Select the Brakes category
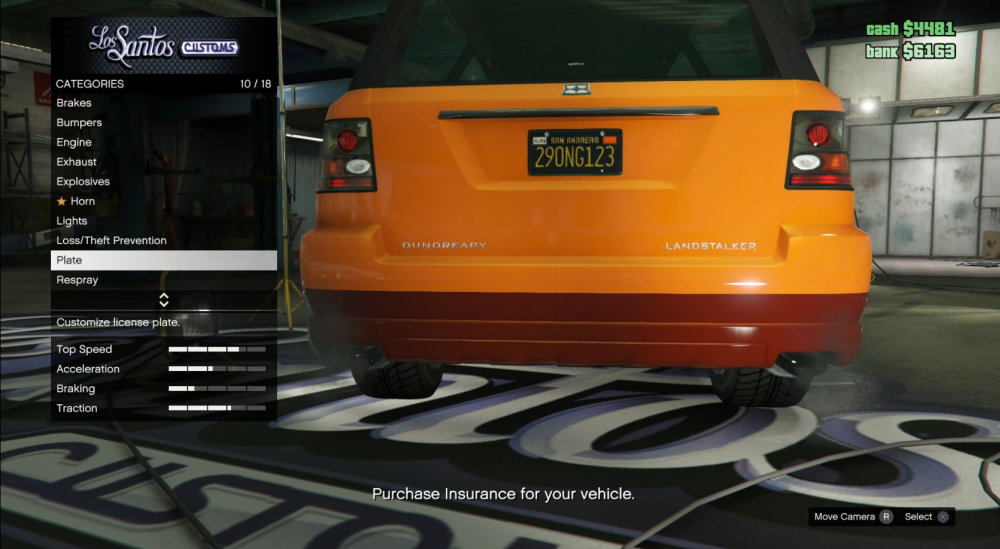The height and width of the screenshot is (549, 1000). (x=75, y=103)
